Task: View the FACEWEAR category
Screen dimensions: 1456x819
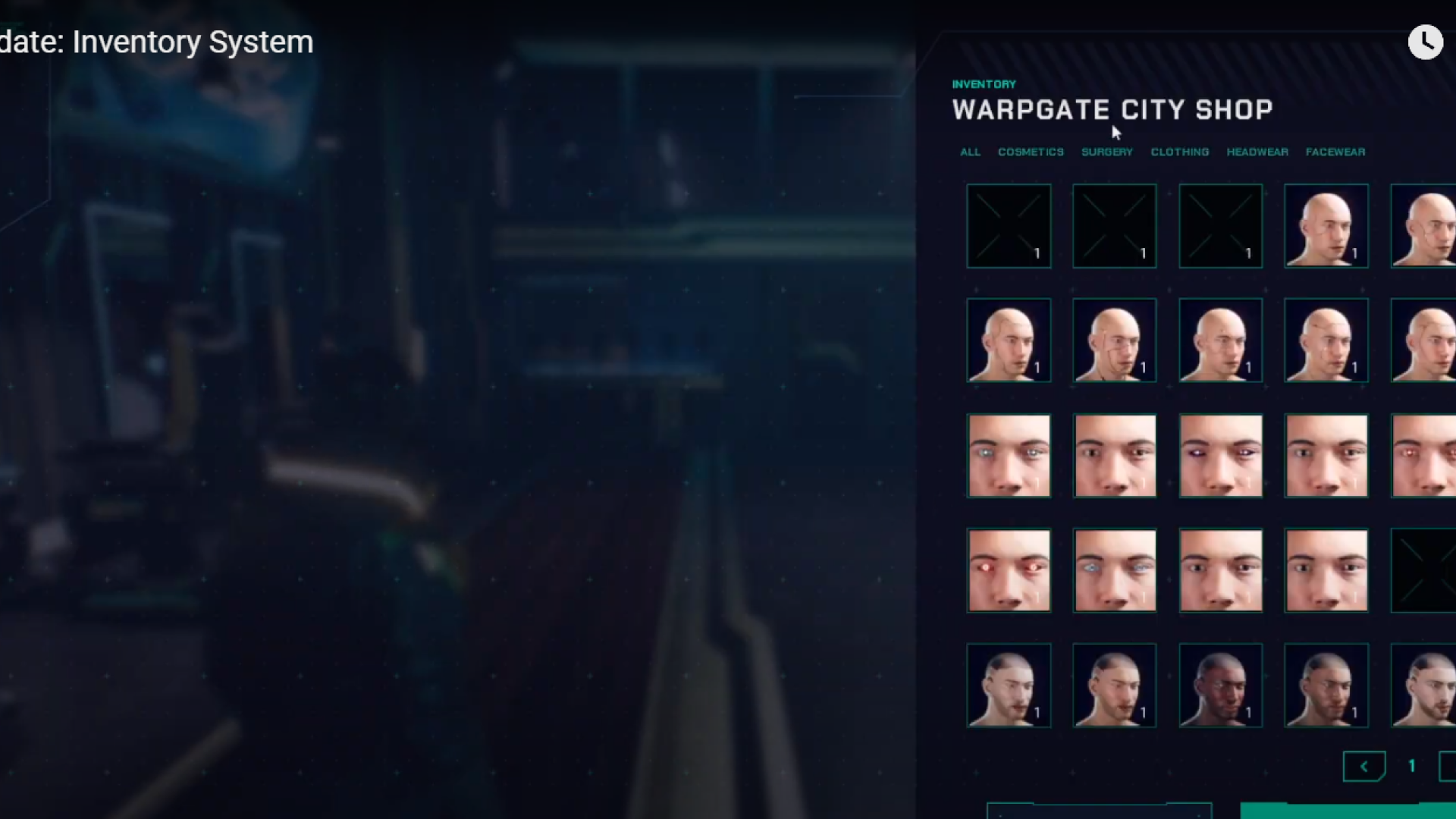Action: 1335,152
